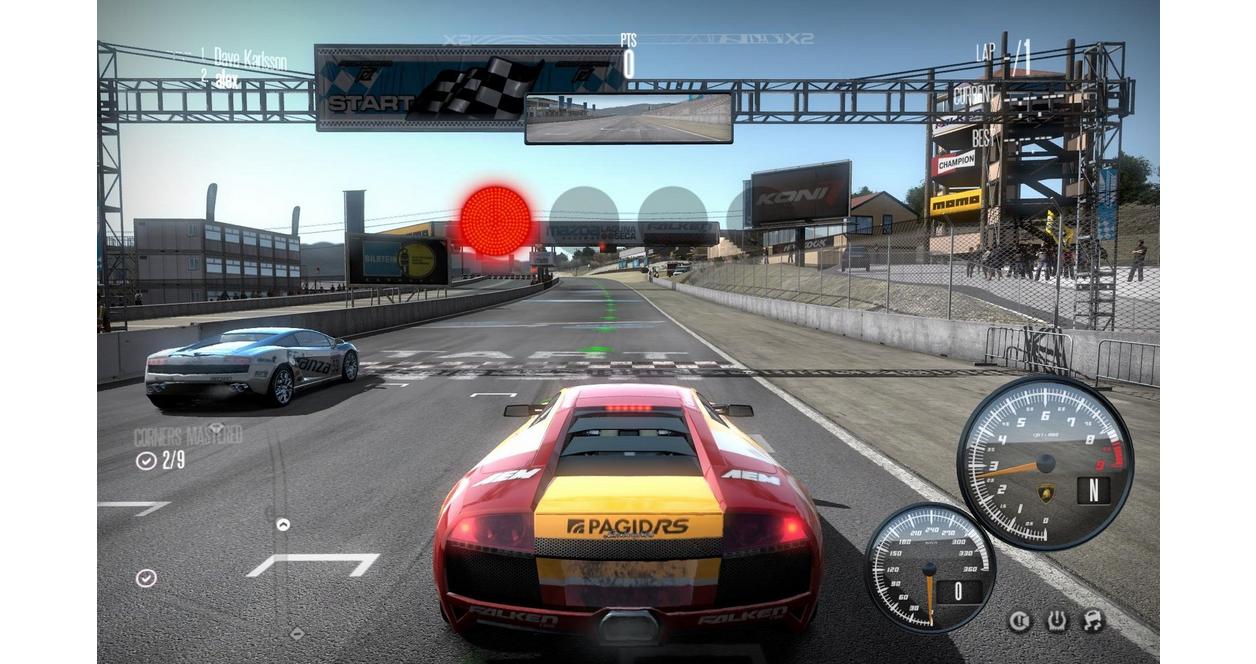Select alex in the standings list
The height and width of the screenshot is (664, 1256).
pyautogui.click(x=226, y=80)
